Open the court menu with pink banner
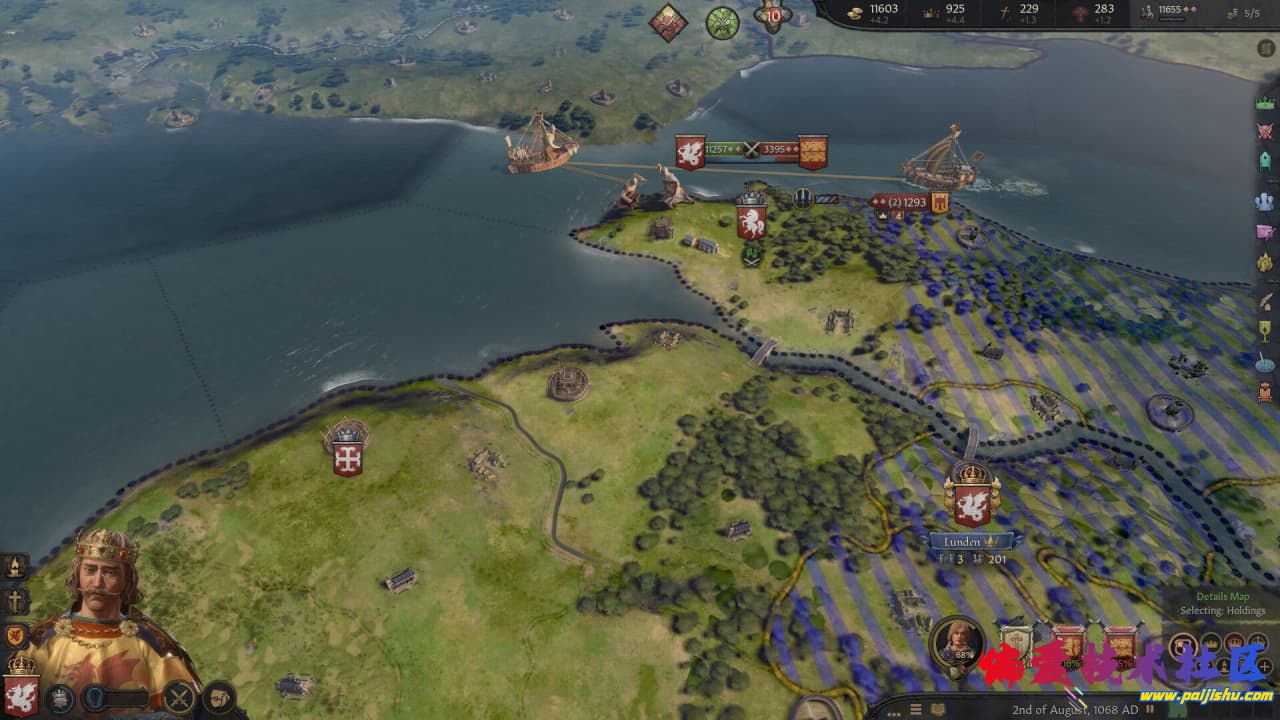1280x720 pixels. click(1266, 233)
